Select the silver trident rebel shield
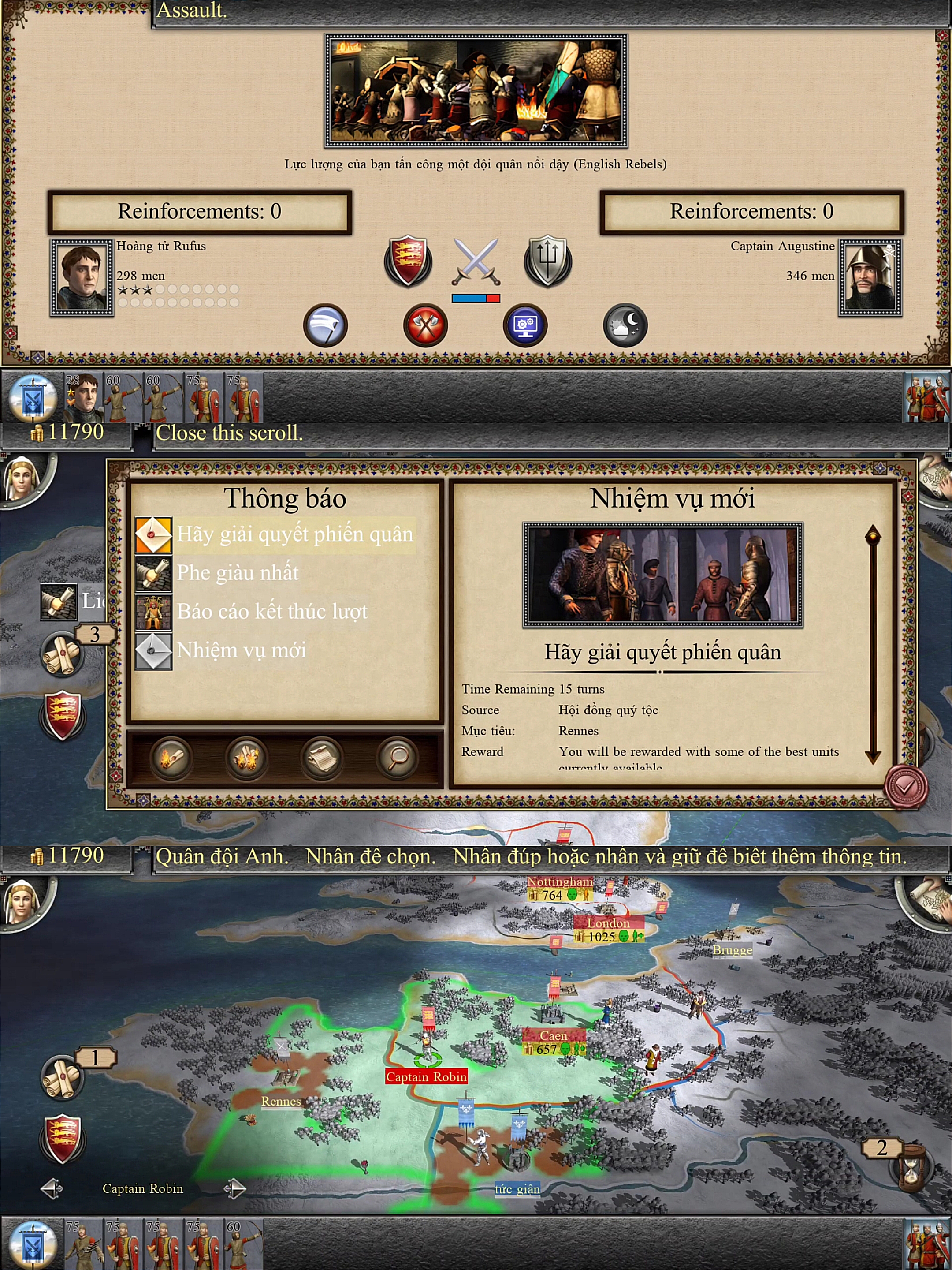 tap(547, 261)
